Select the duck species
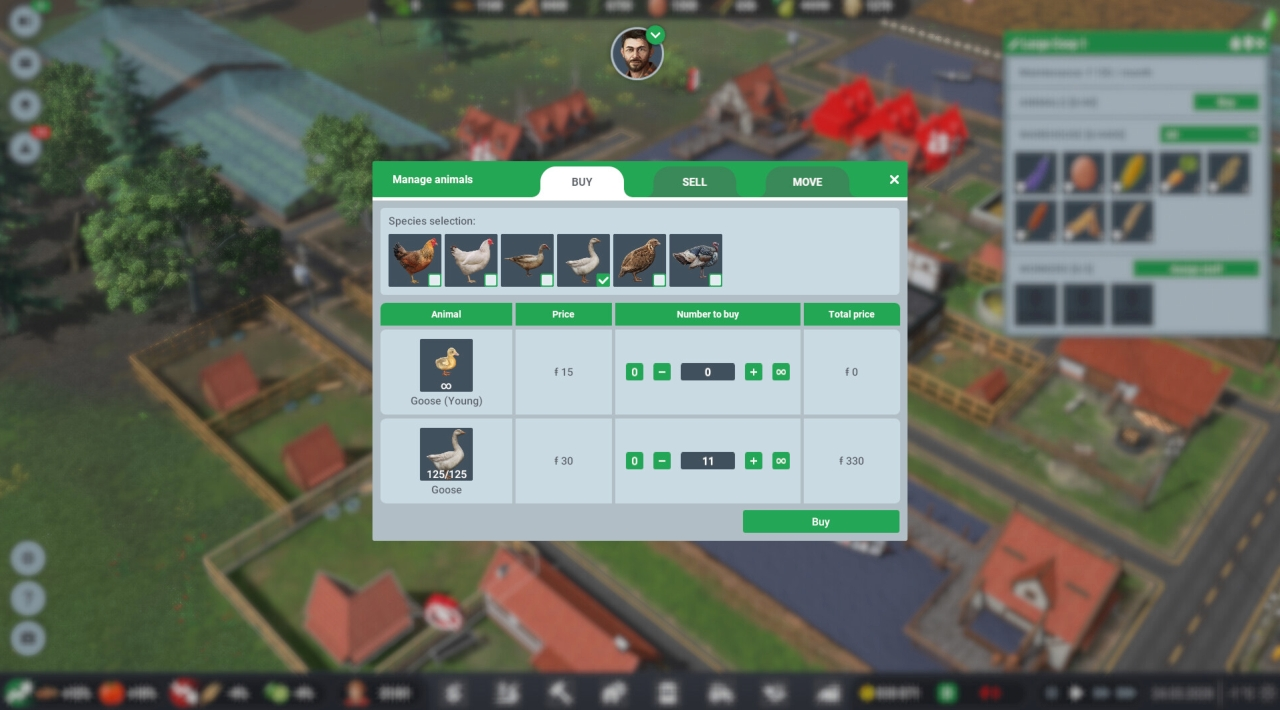This screenshot has height=710, width=1280. [526, 260]
